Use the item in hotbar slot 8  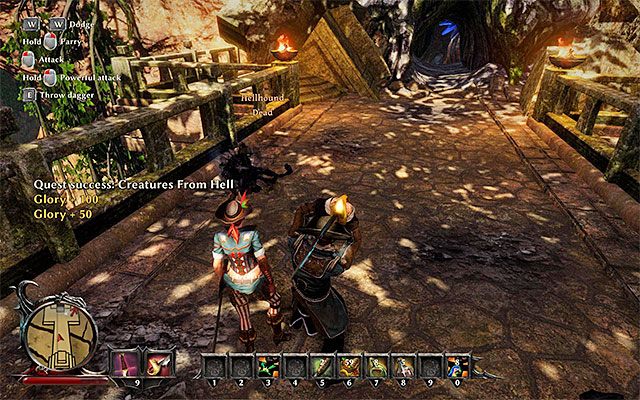[405, 365]
